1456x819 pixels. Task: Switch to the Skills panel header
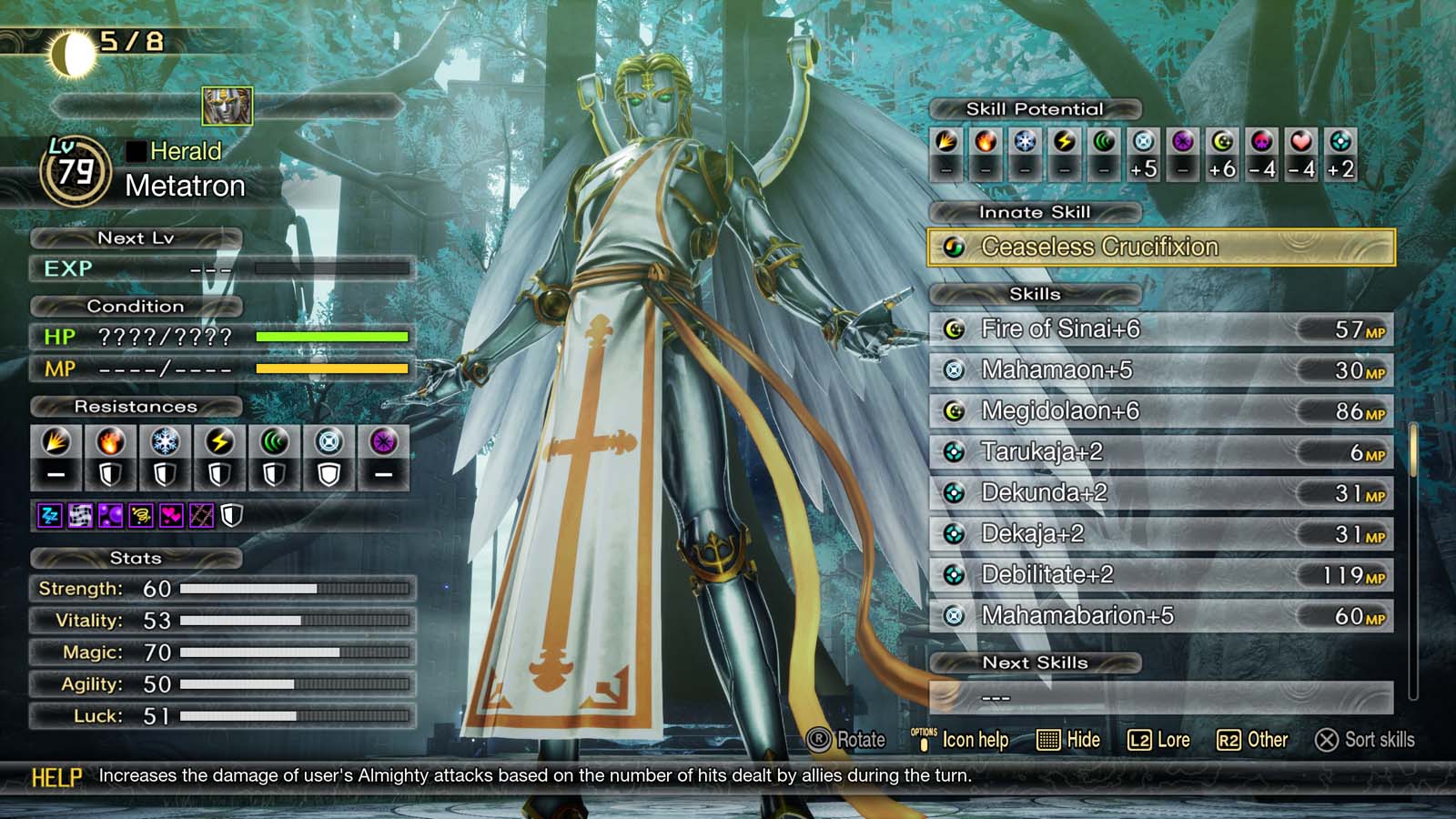coord(1033,294)
